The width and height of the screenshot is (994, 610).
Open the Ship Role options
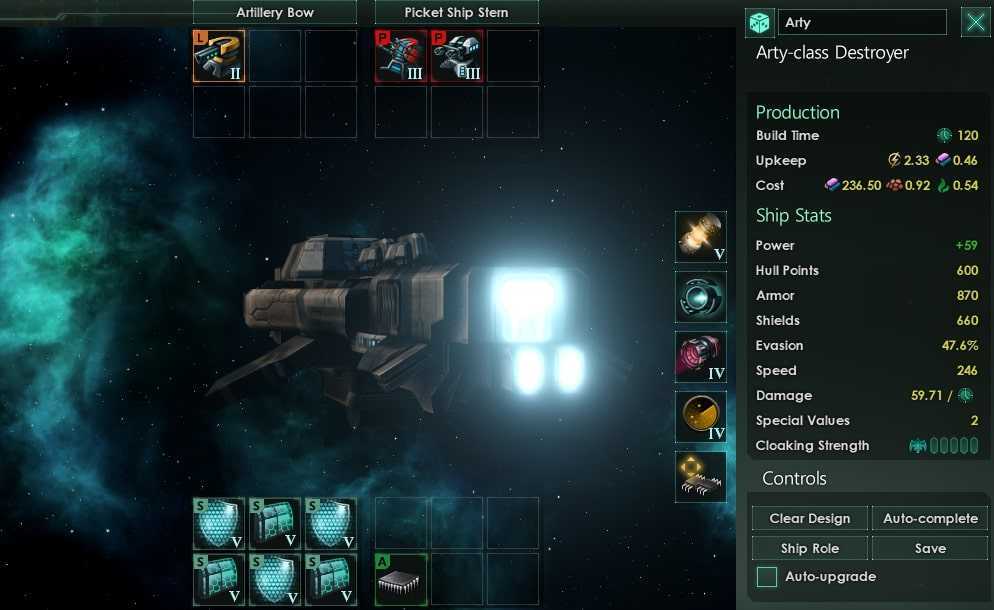click(810, 549)
